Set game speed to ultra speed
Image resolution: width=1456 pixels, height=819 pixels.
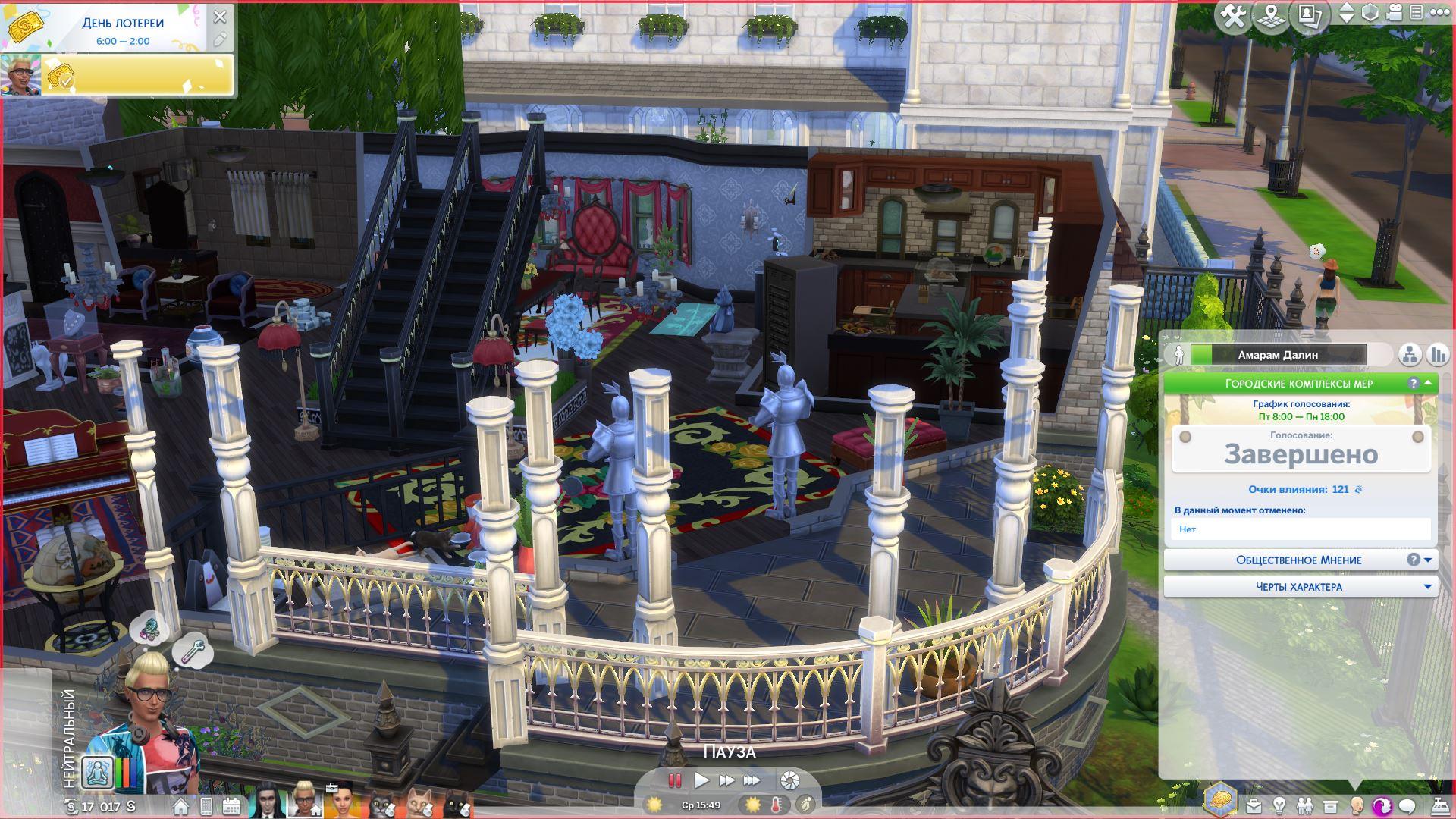coord(752,780)
